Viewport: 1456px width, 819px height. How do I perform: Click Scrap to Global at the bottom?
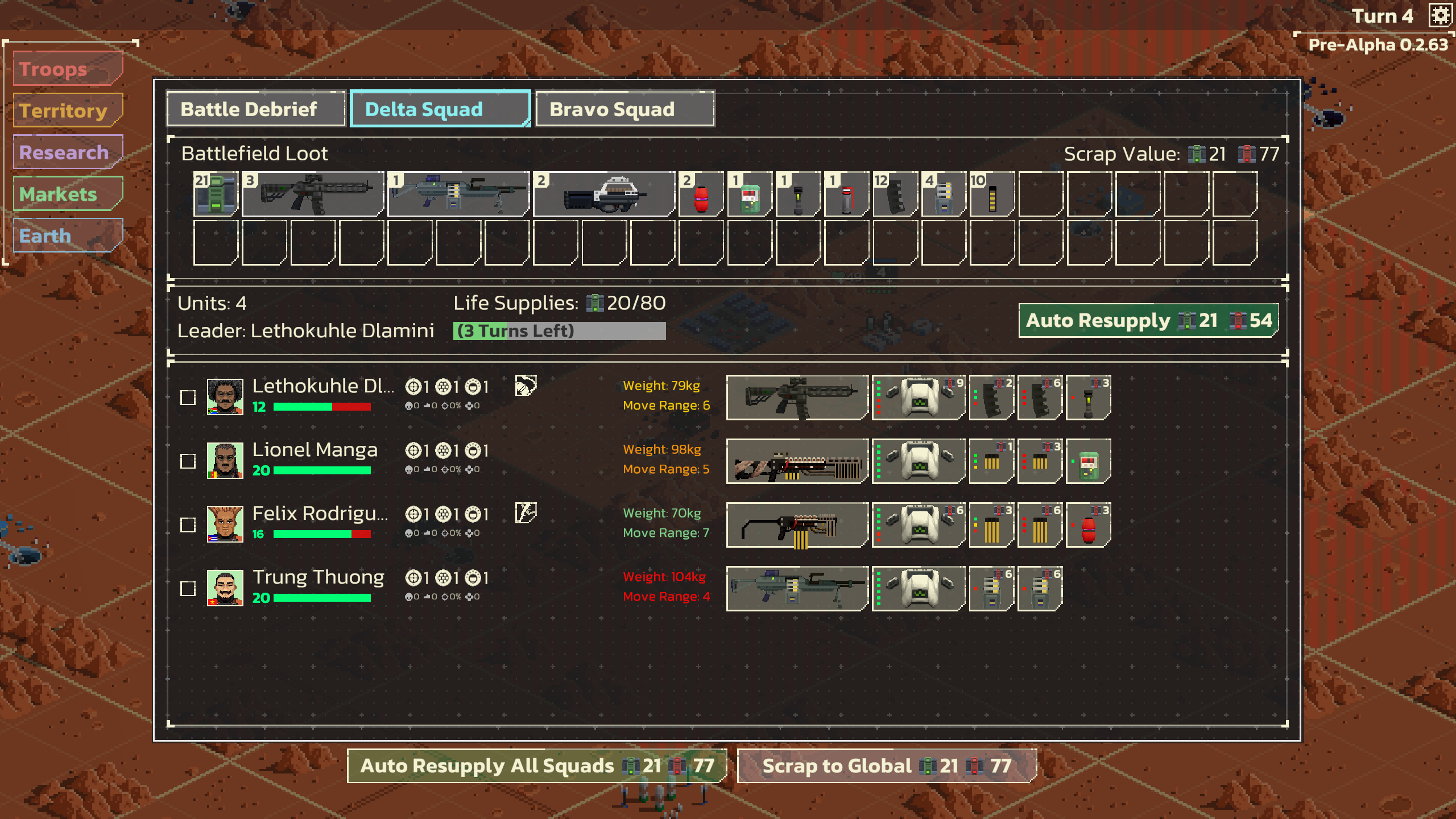(x=887, y=766)
